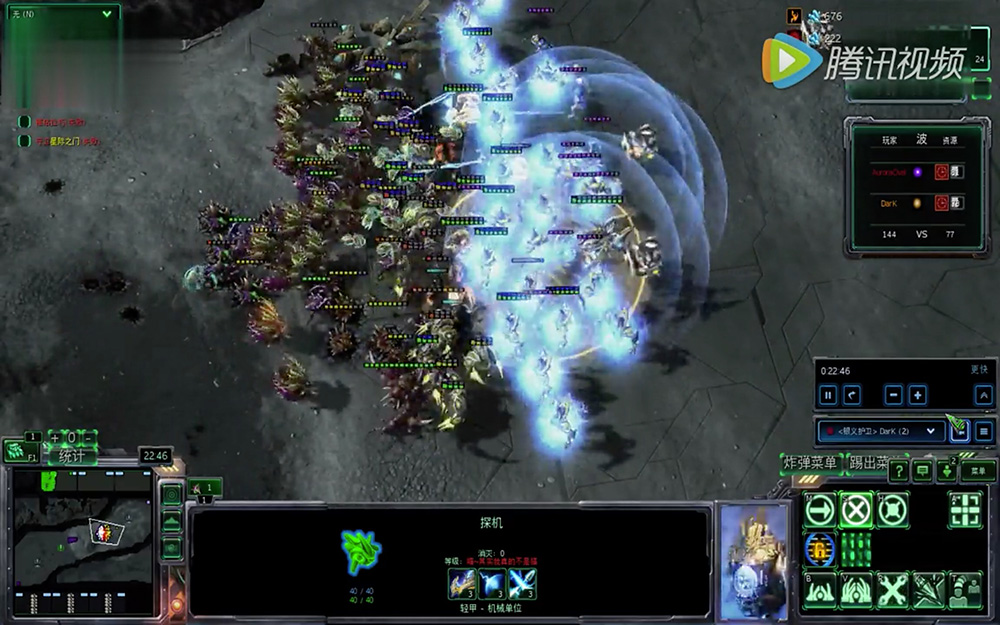The width and height of the screenshot is (1000, 625).
Task: Open the chat message button
Action: point(922,471)
